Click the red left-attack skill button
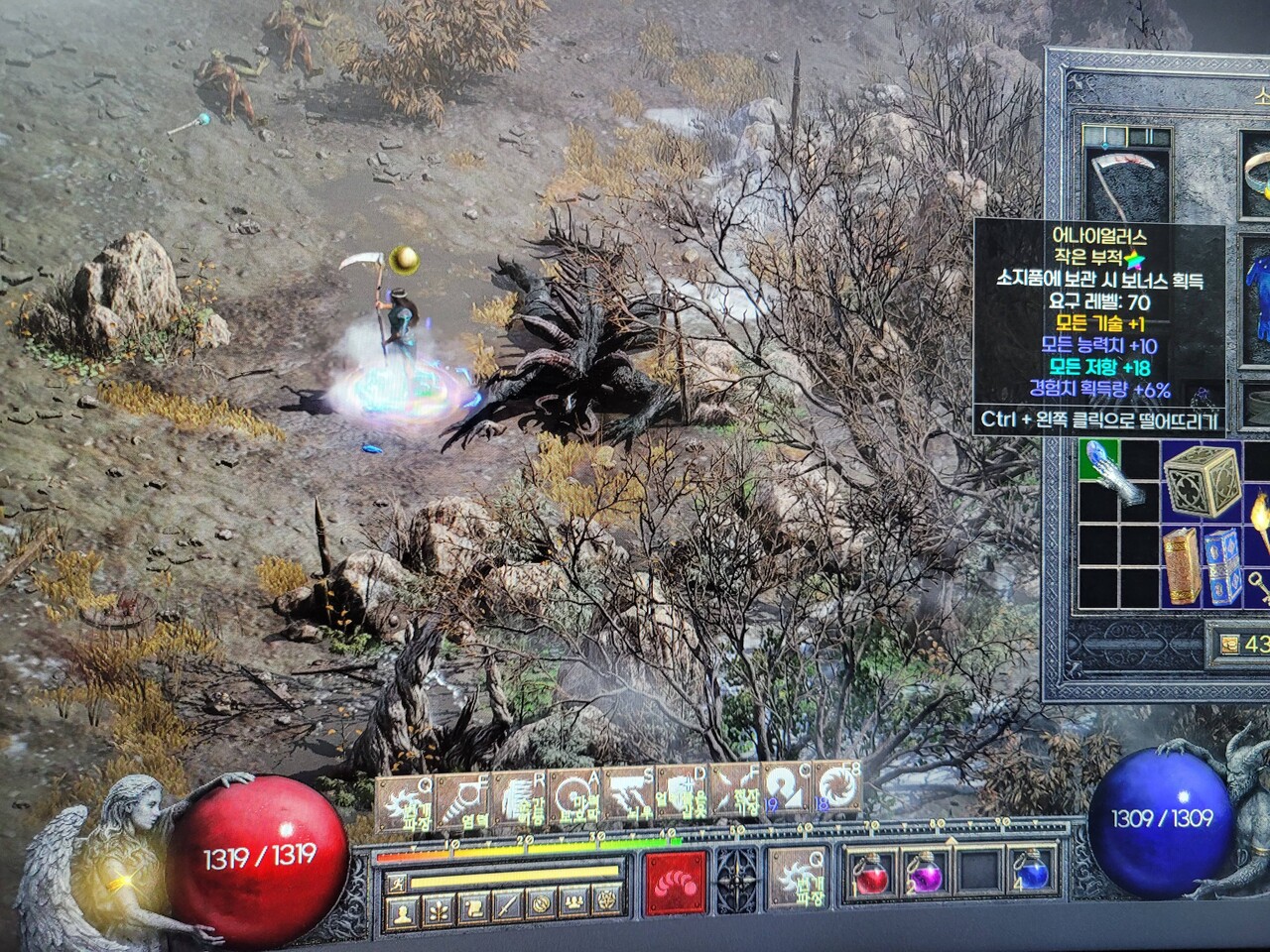The height and width of the screenshot is (952, 1270). 677,881
